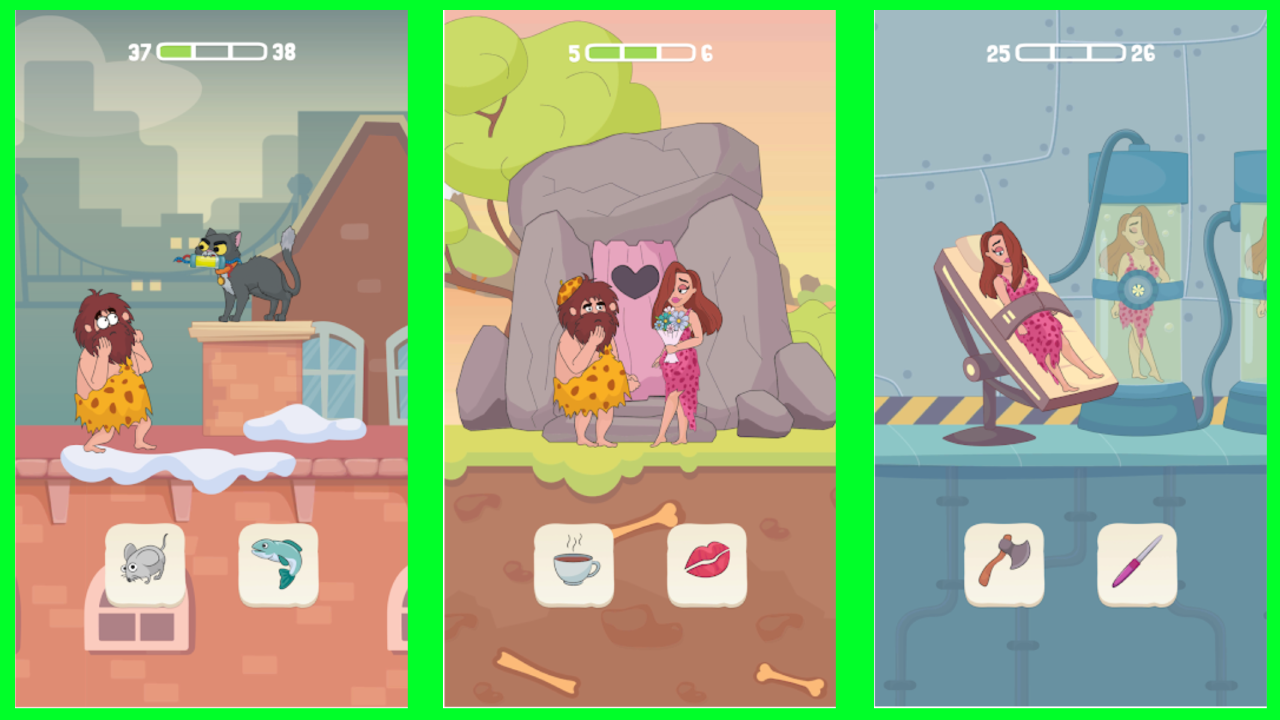The height and width of the screenshot is (720, 1280).
Task: Pick the coffee cup option
Action: 573,565
